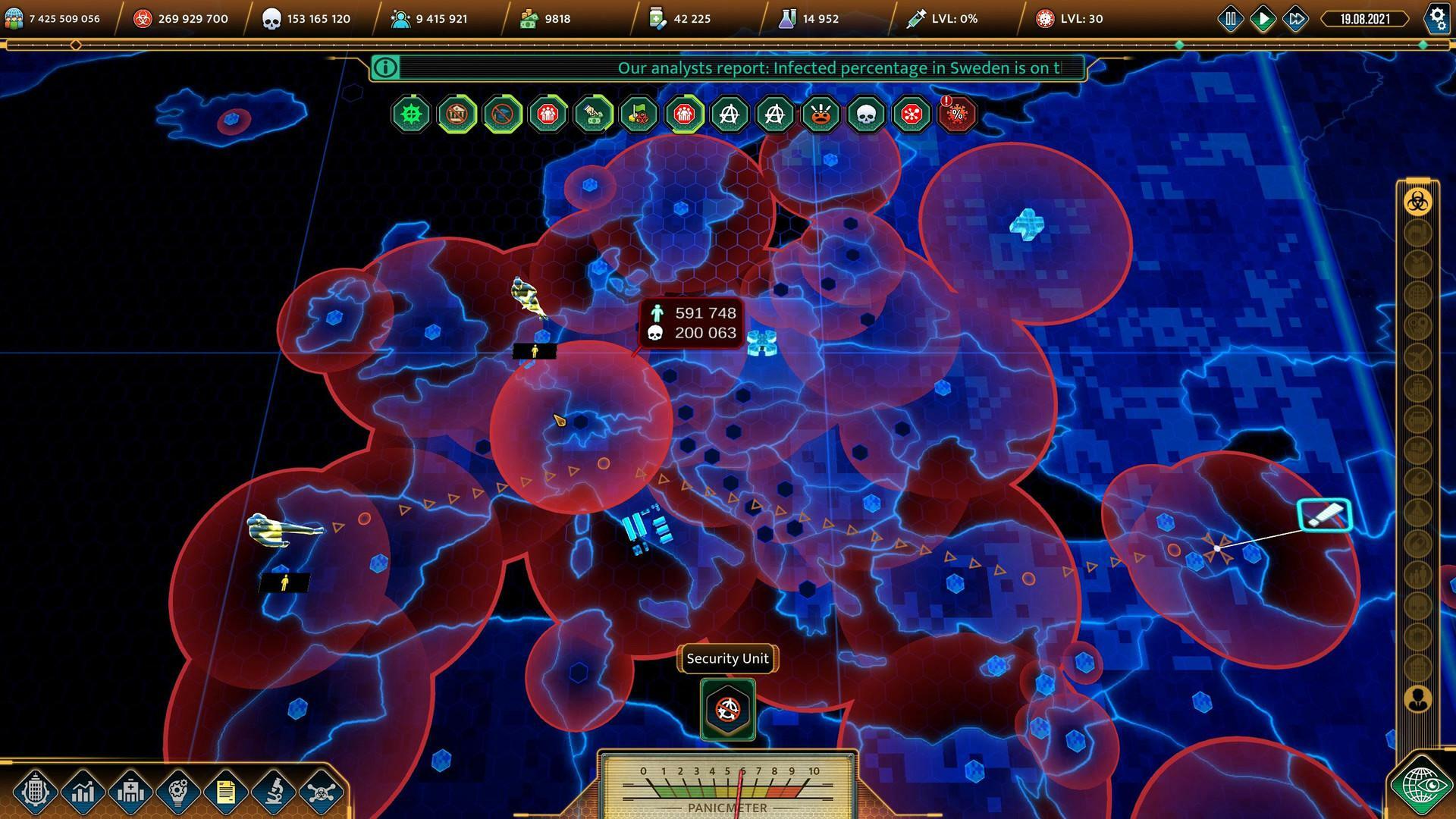Toggle the travel ban restriction icon
Image resolution: width=1456 pixels, height=819 pixels.
[x=502, y=115]
